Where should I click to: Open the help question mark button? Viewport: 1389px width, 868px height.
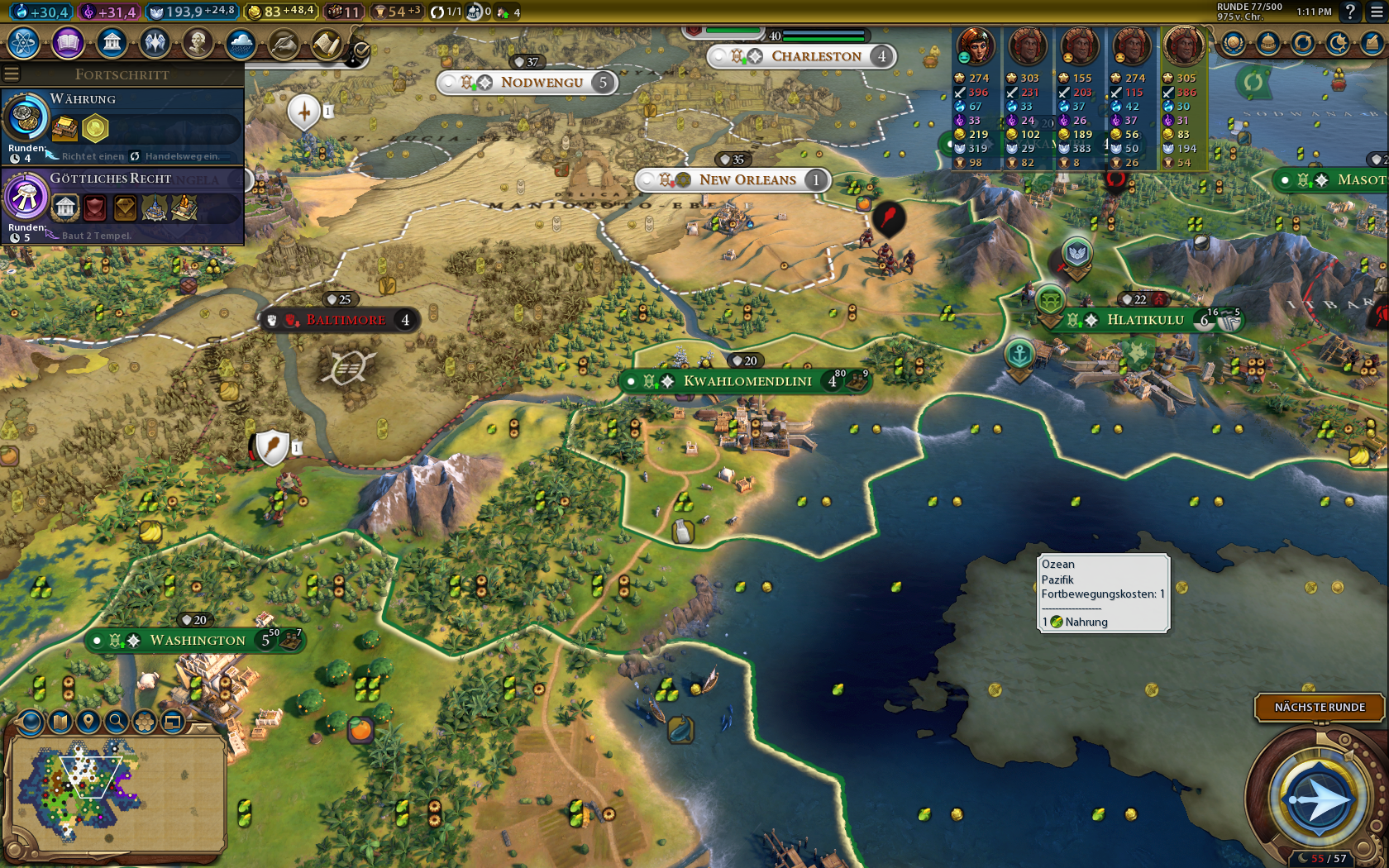pyautogui.click(x=1350, y=12)
